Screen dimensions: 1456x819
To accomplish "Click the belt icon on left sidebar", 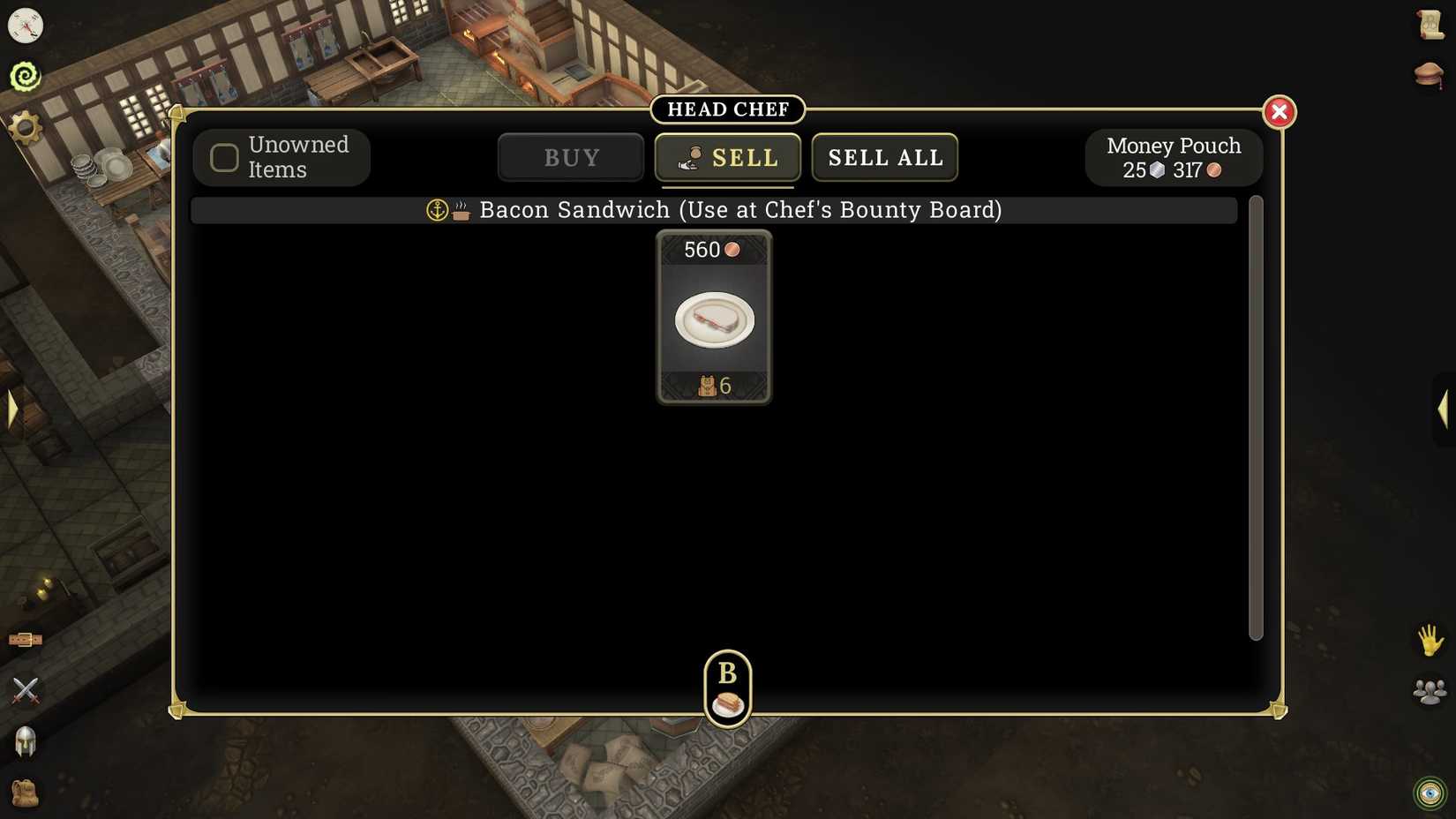I will point(25,640).
